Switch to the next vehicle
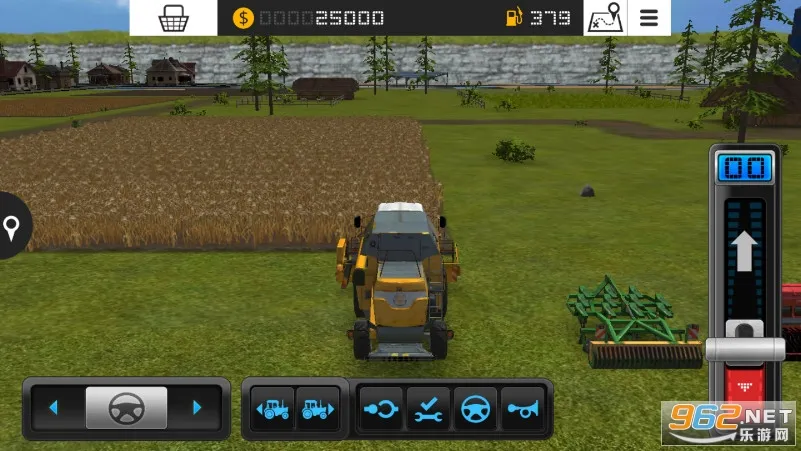 (x=317, y=408)
